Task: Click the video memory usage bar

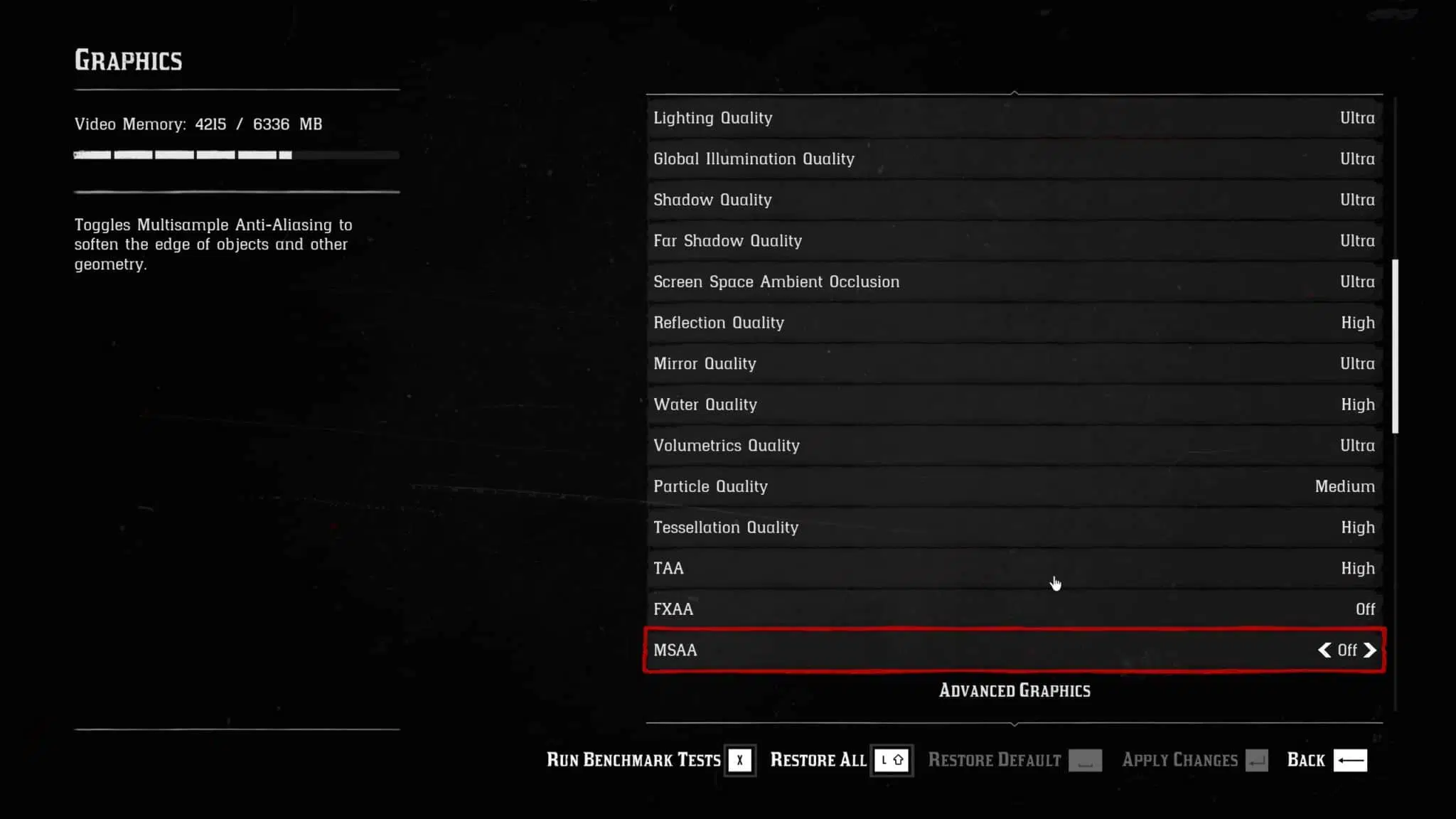Action: click(x=236, y=154)
